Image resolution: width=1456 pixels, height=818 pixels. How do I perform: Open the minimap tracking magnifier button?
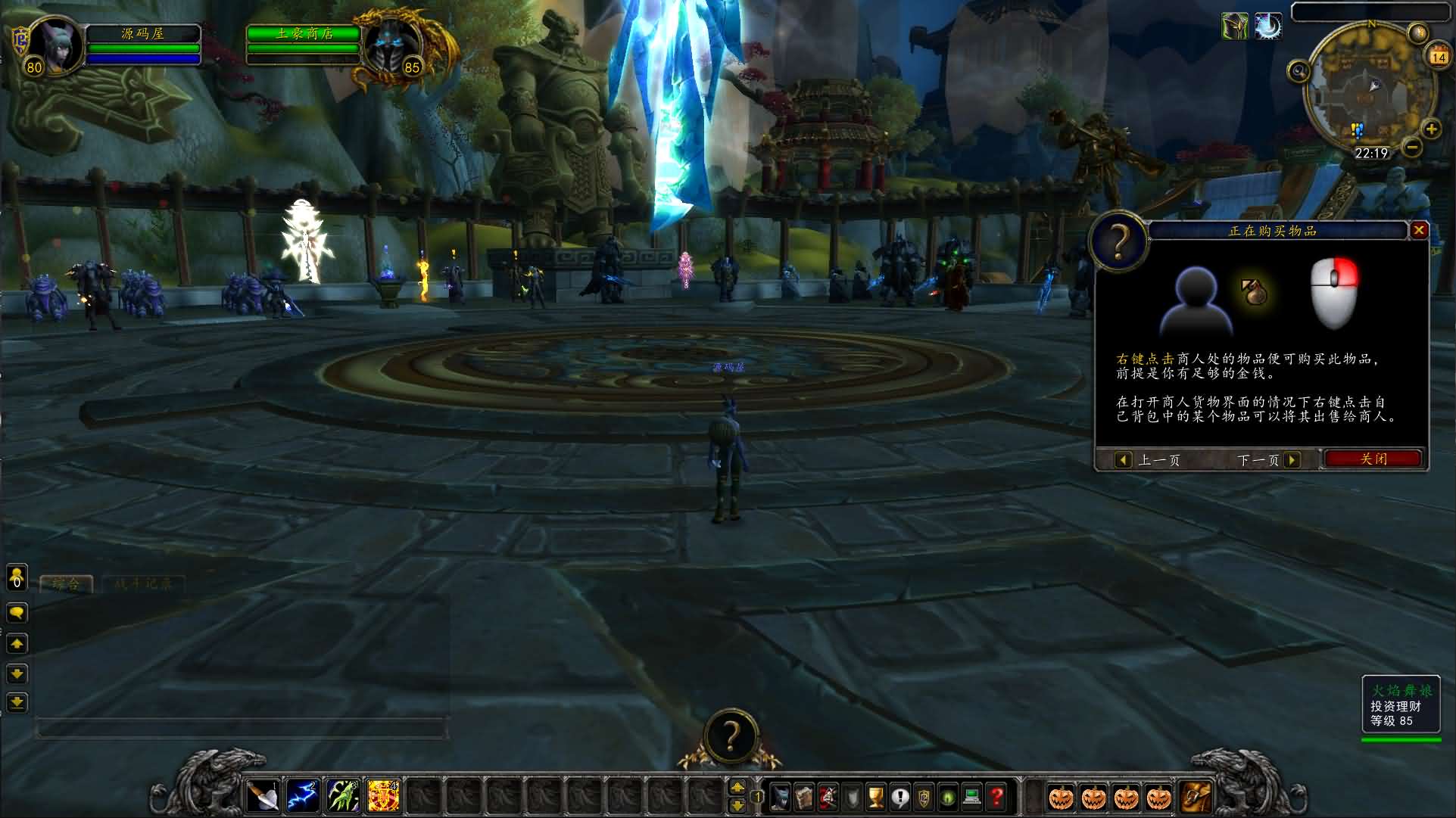(1299, 72)
